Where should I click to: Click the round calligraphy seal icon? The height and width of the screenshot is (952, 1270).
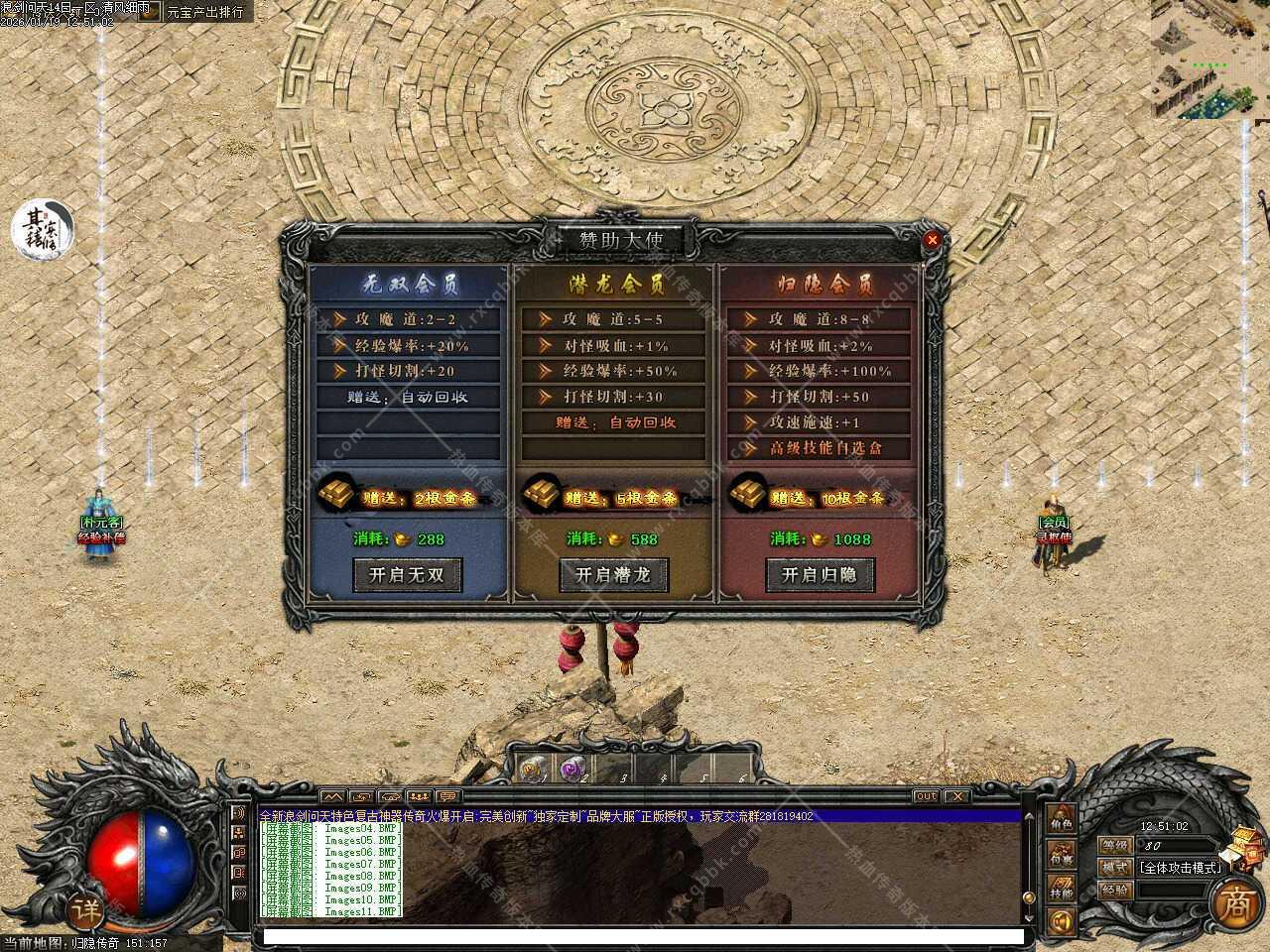pyautogui.click(x=43, y=229)
